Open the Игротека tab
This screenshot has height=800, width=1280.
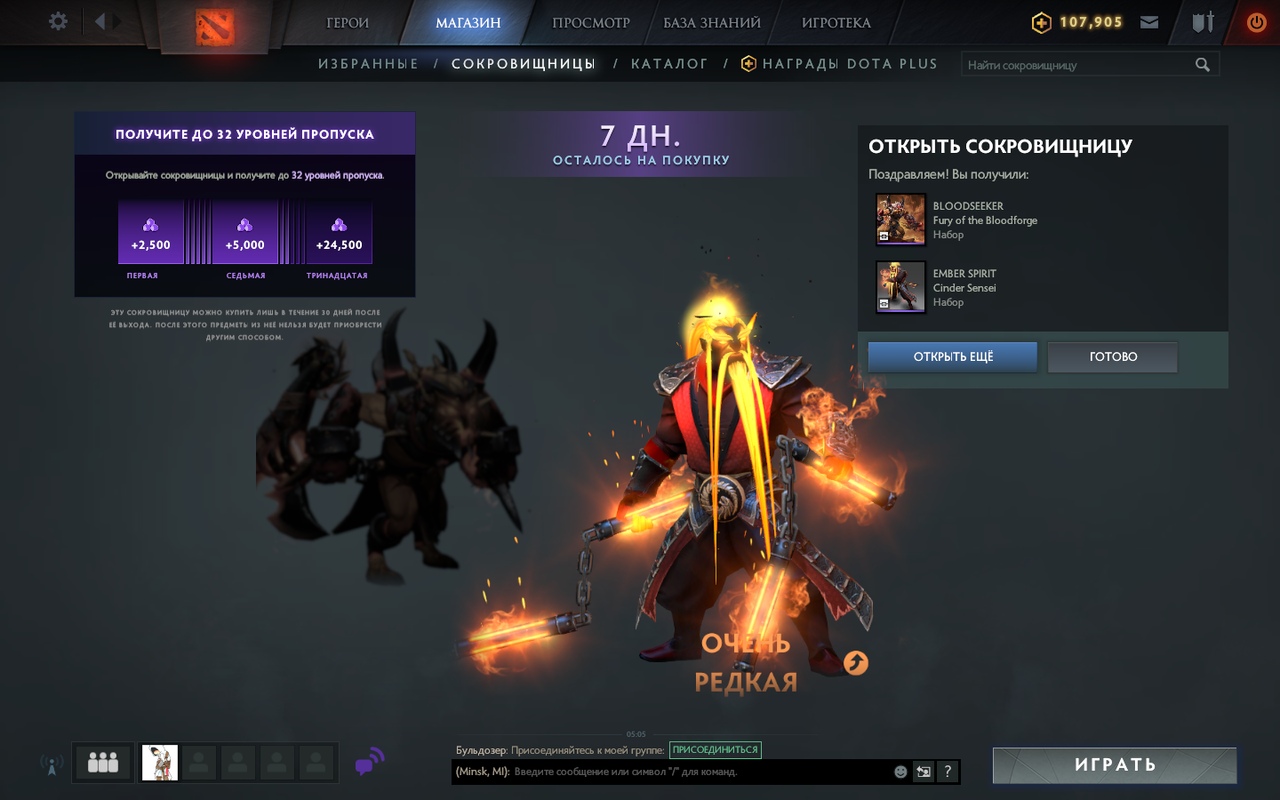(836, 22)
